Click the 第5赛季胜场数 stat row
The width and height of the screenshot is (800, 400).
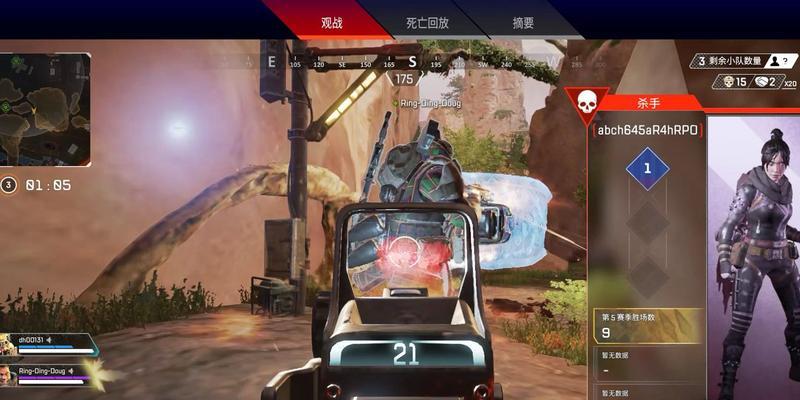646,325
